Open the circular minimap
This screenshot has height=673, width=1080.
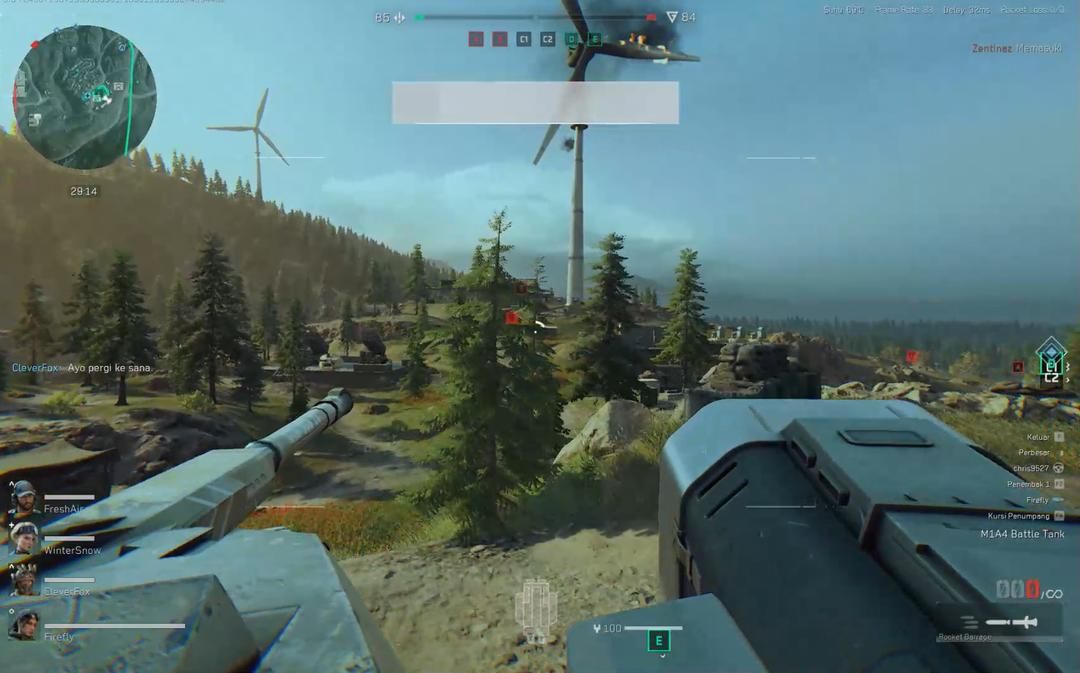[x=85, y=97]
